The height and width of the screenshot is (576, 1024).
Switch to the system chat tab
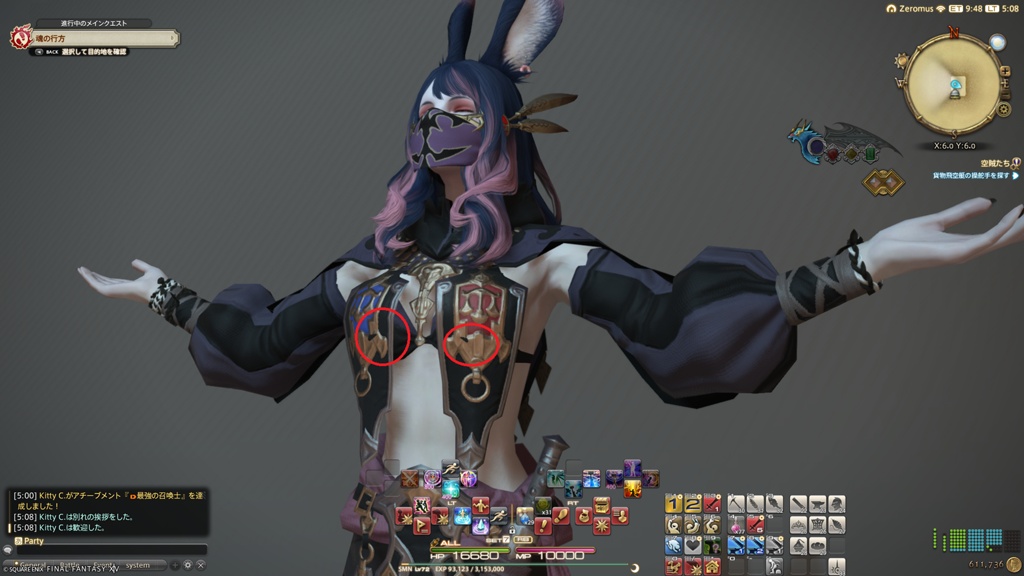(138, 565)
